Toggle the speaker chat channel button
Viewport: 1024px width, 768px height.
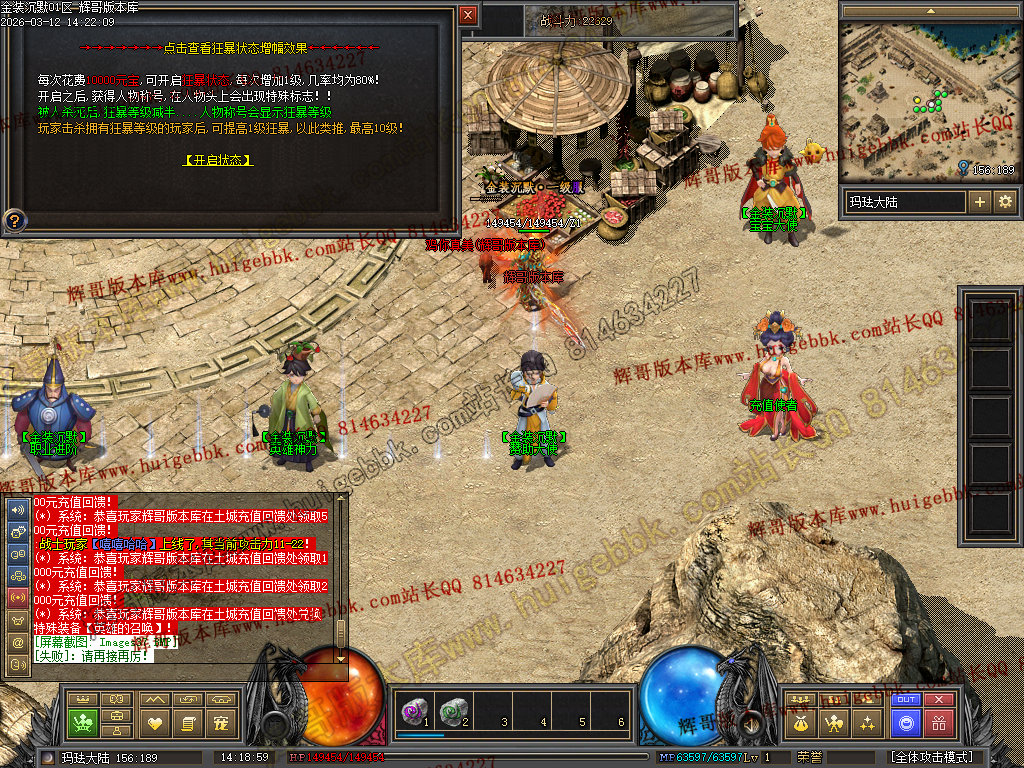(x=17, y=508)
